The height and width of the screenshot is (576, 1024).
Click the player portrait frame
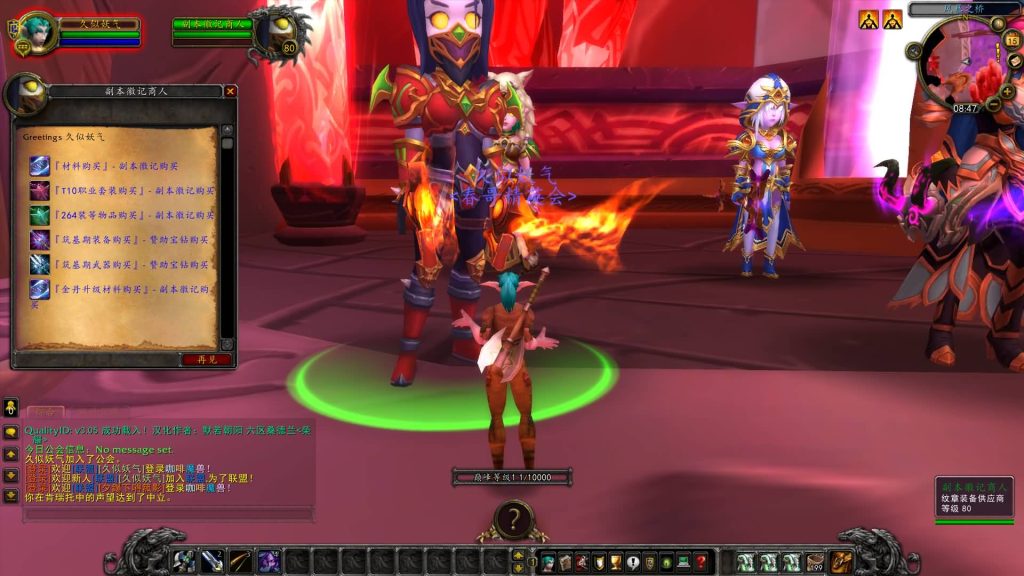pos(36,32)
